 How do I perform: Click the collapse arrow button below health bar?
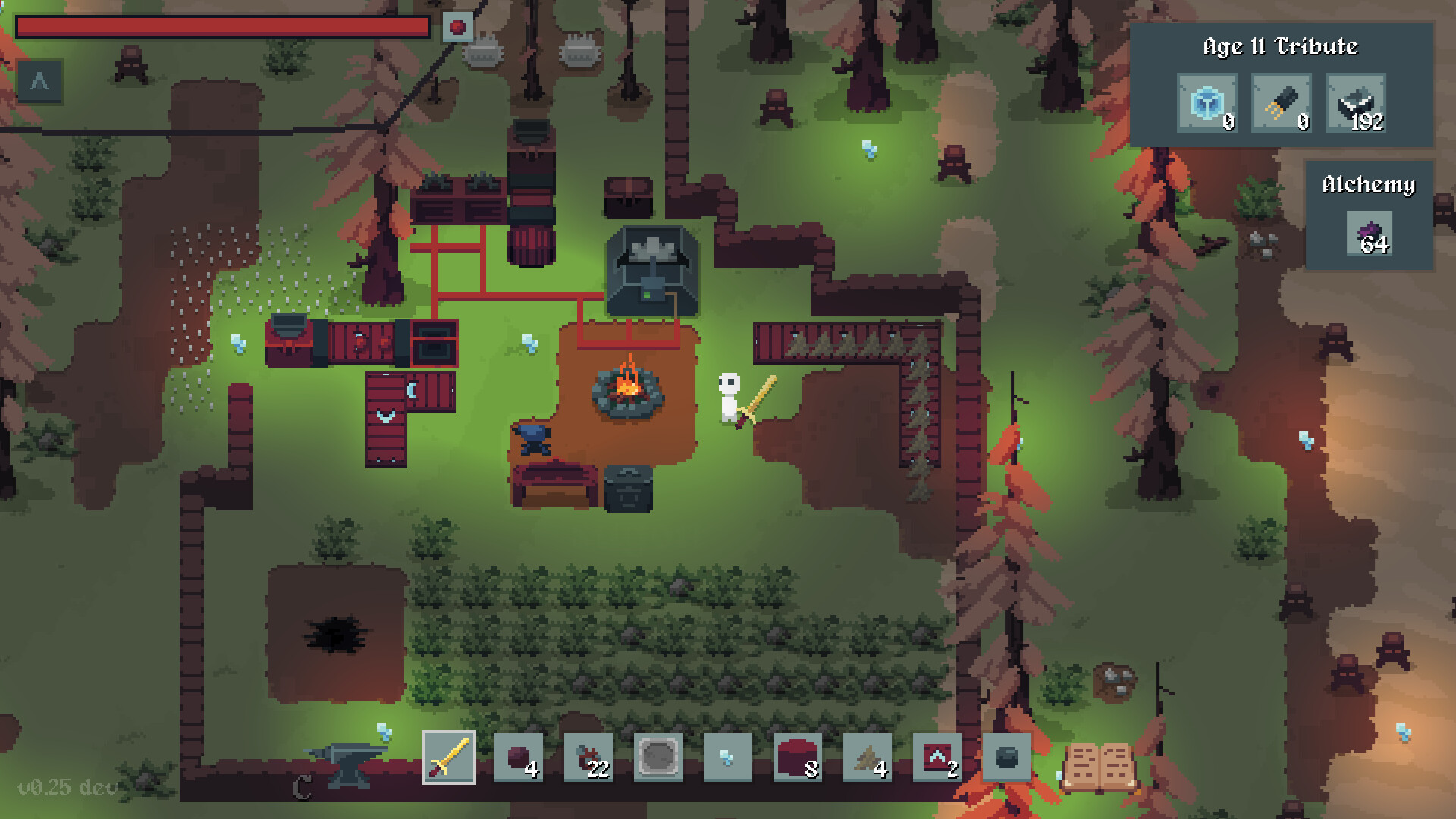click(x=39, y=81)
